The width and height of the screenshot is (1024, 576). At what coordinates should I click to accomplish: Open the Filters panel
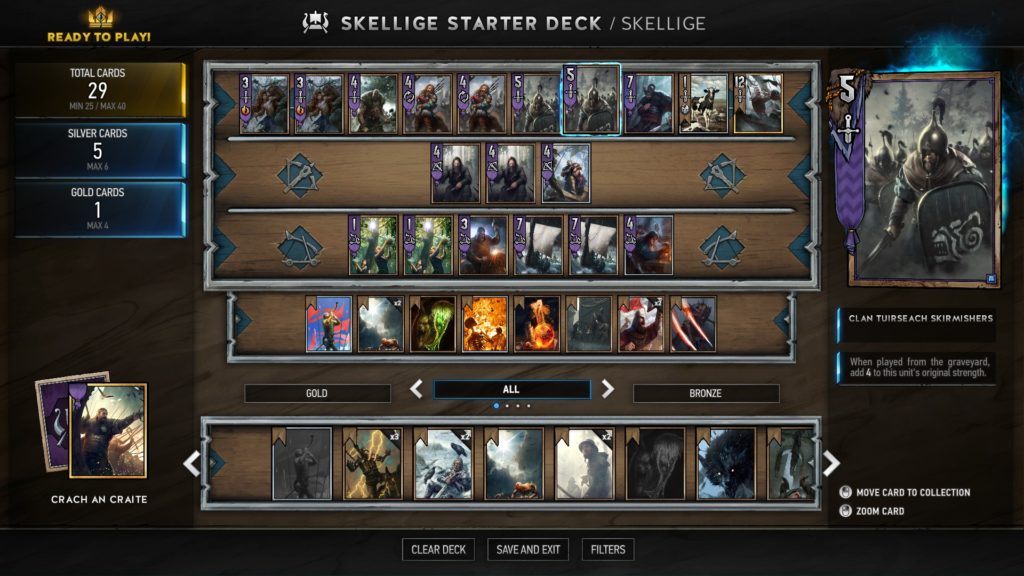(608, 549)
